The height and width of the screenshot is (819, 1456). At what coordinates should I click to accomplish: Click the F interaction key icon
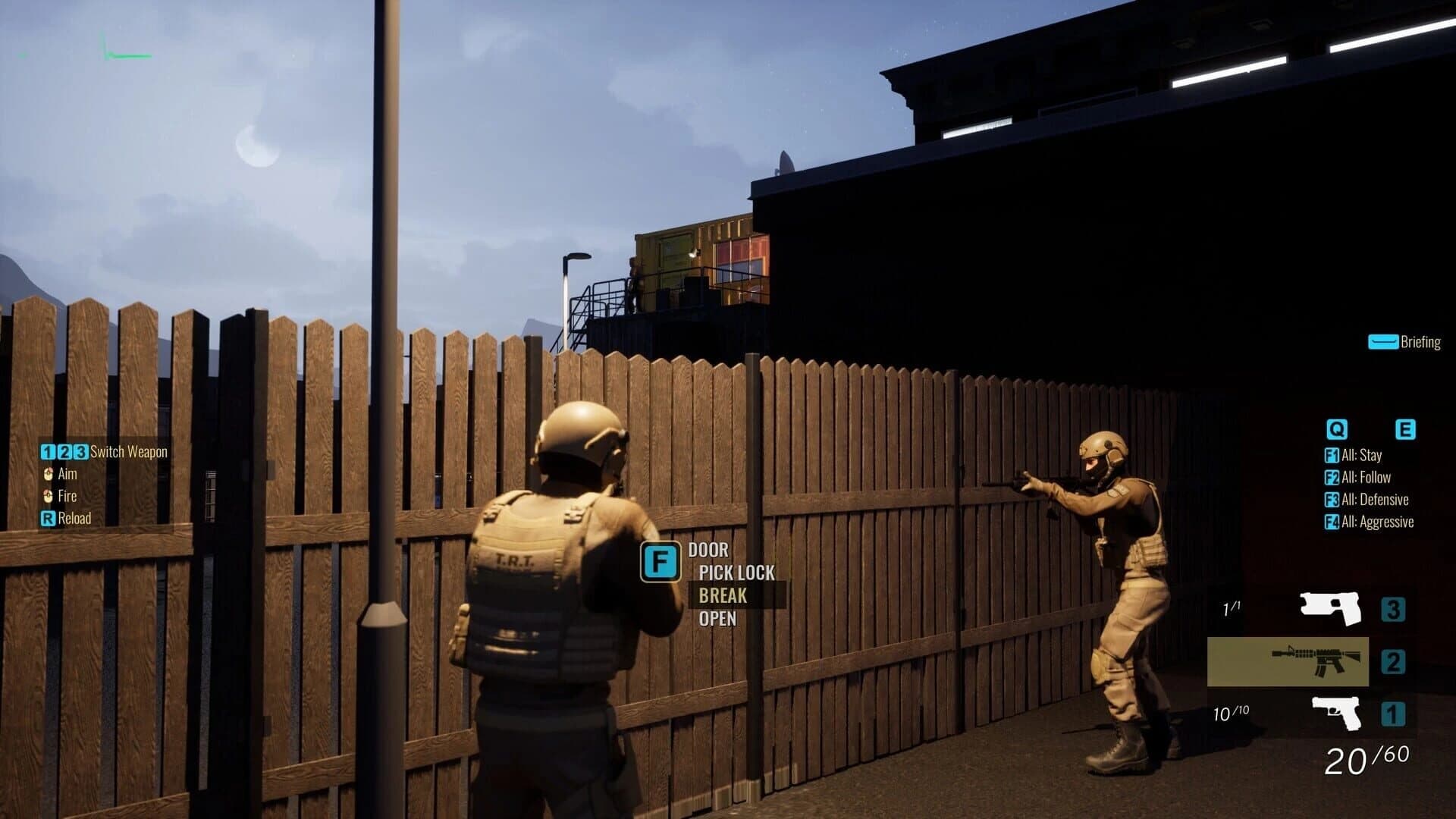click(661, 561)
